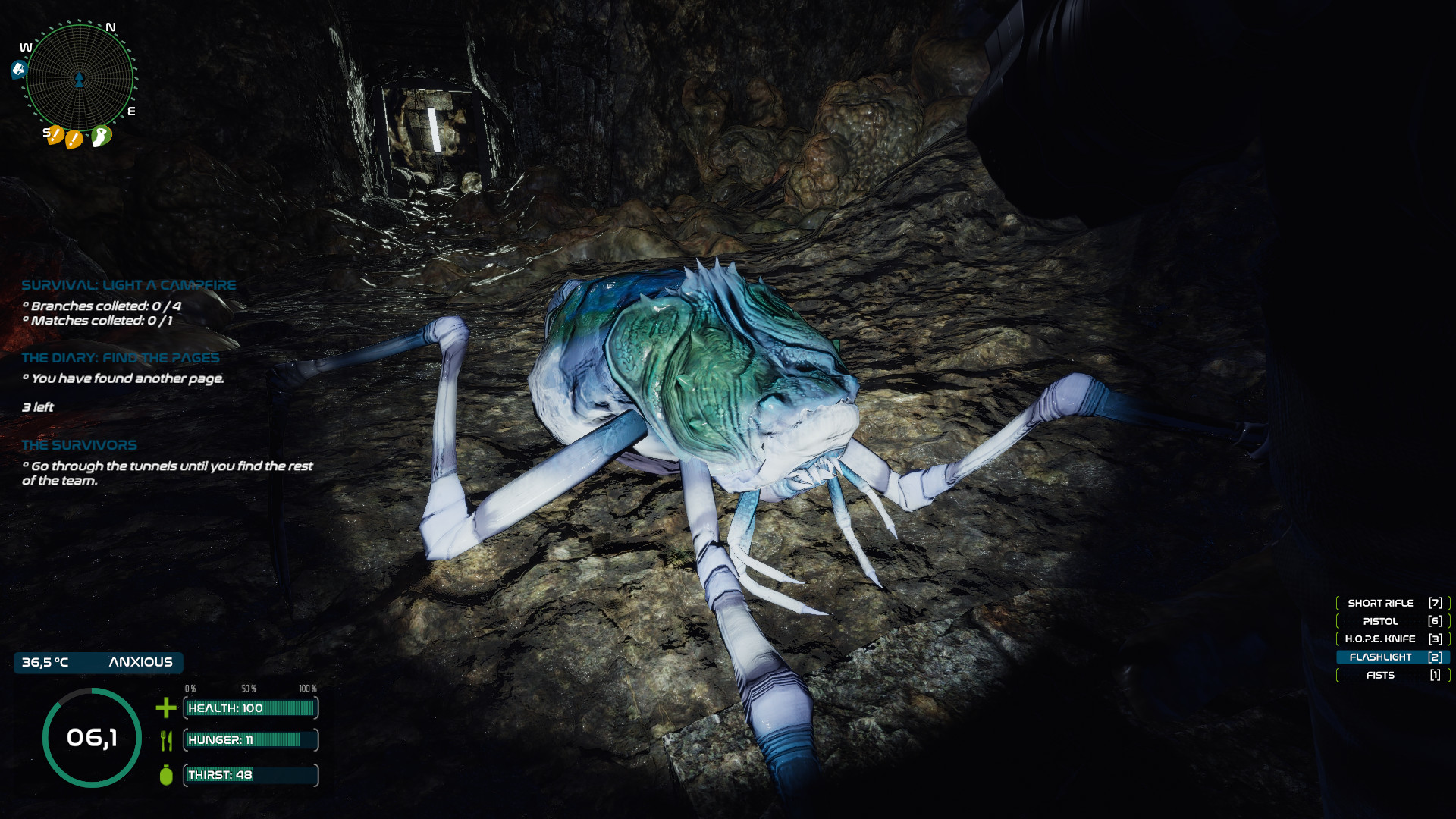The image size is (1456, 819).
Task: Click the circular compass radar
Action: click(x=80, y=77)
